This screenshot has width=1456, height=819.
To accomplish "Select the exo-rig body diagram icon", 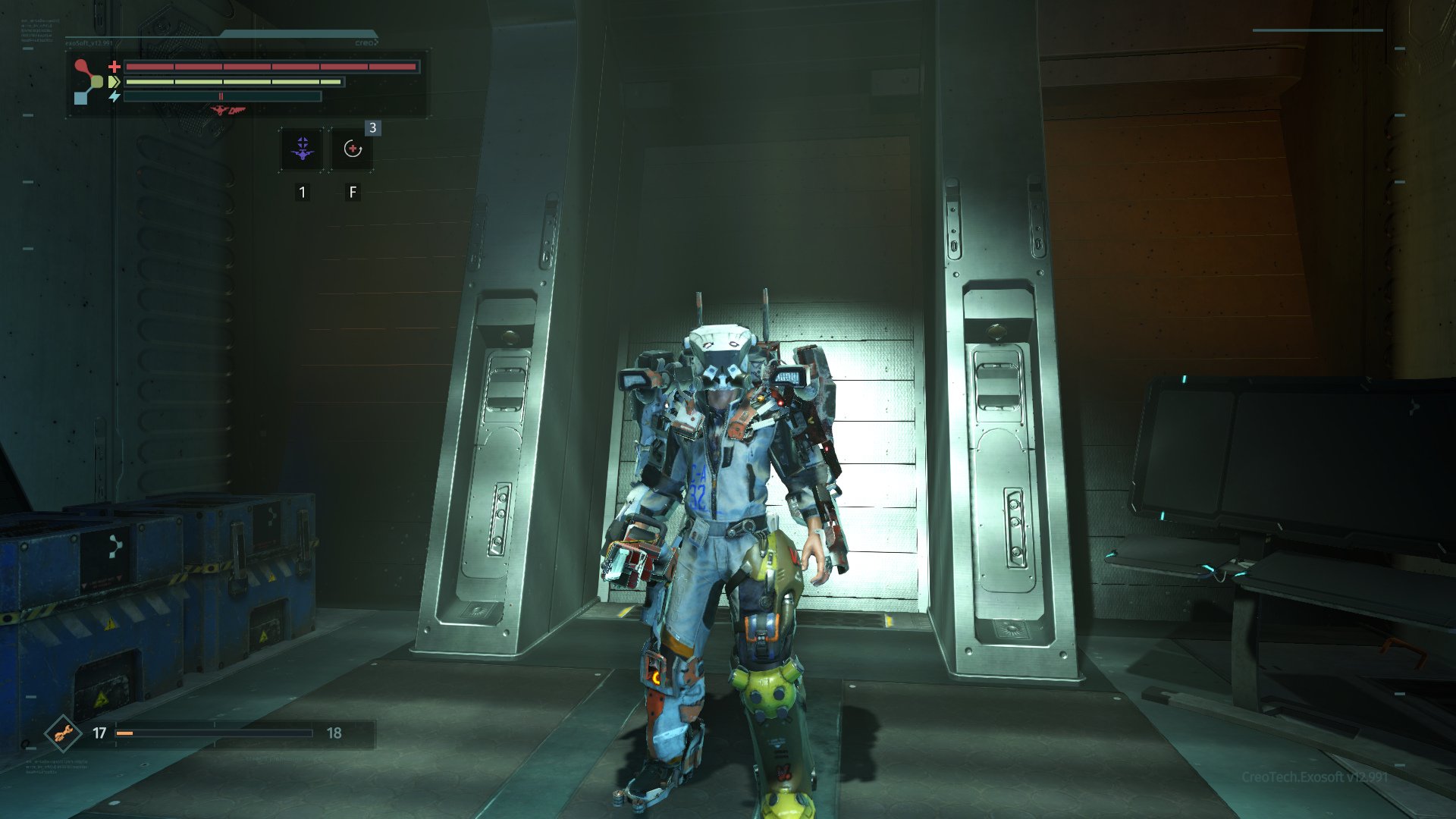I will [x=86, y=80].
